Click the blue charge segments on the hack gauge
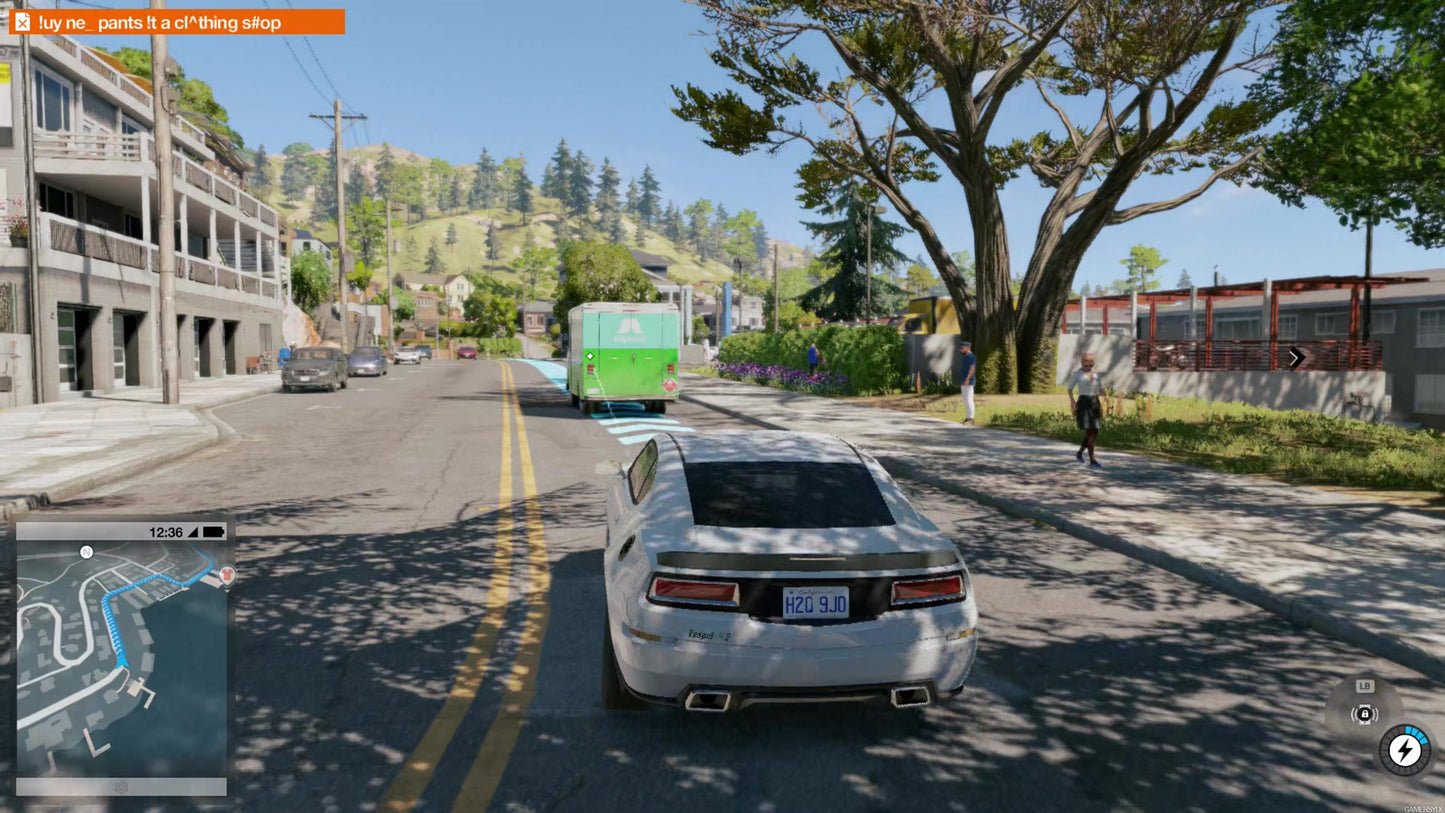This screenshot has height=813, width=1445. [x=1417, y=735]
